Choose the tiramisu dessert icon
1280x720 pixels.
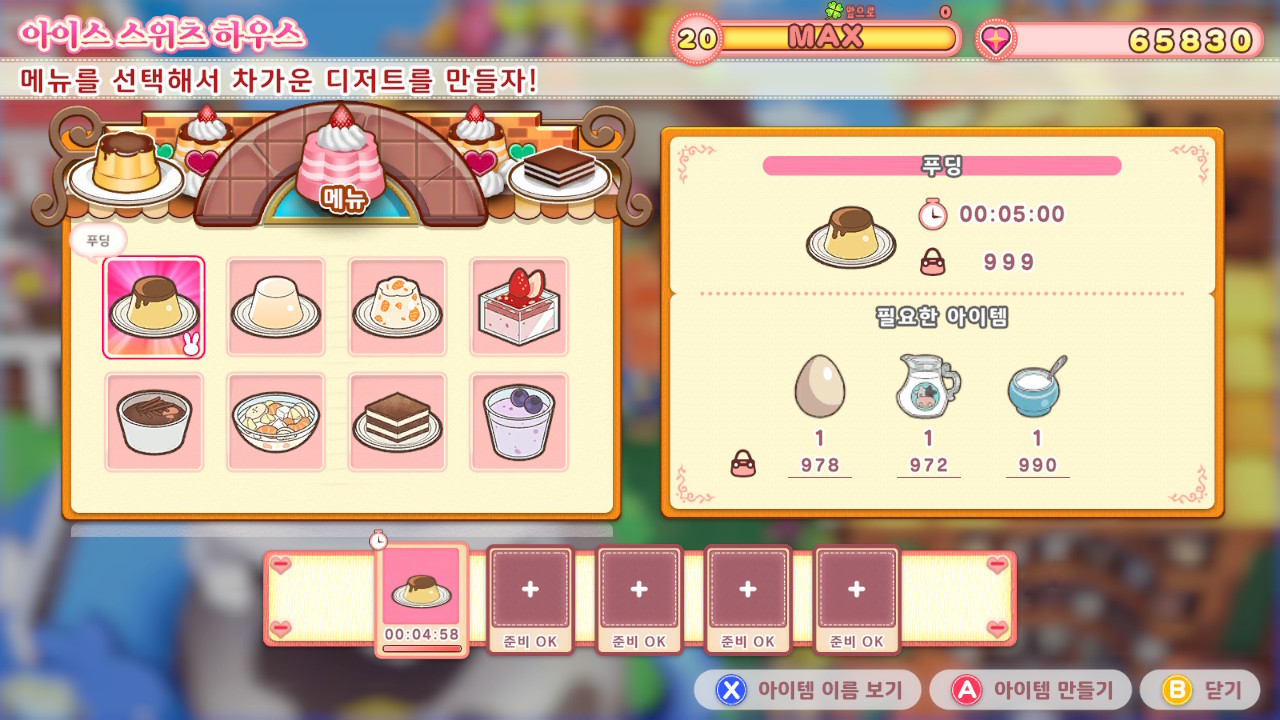coord(397,420)
